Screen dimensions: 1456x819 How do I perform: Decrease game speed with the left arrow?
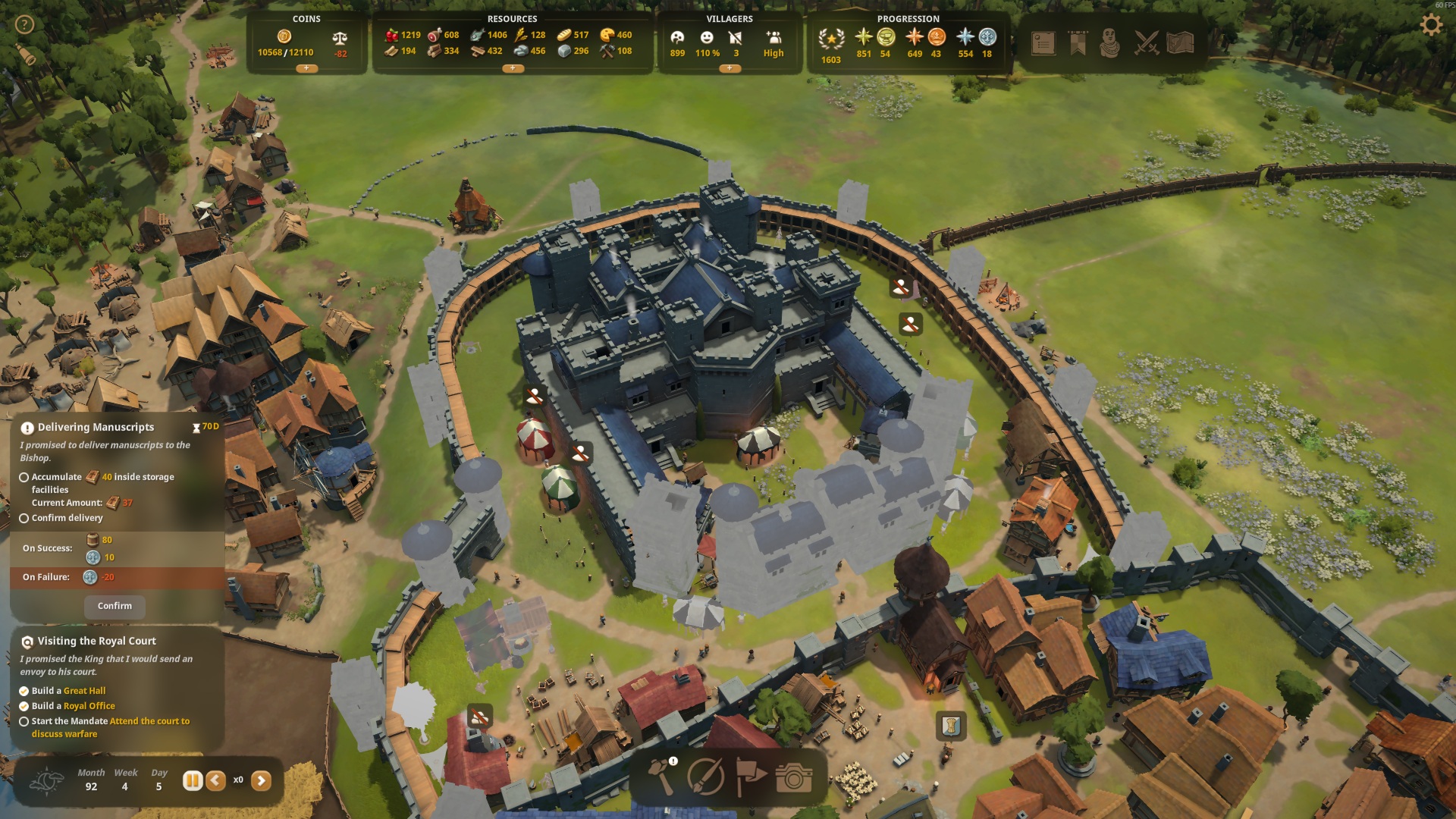pyautogui.click(x=216, y=780)
